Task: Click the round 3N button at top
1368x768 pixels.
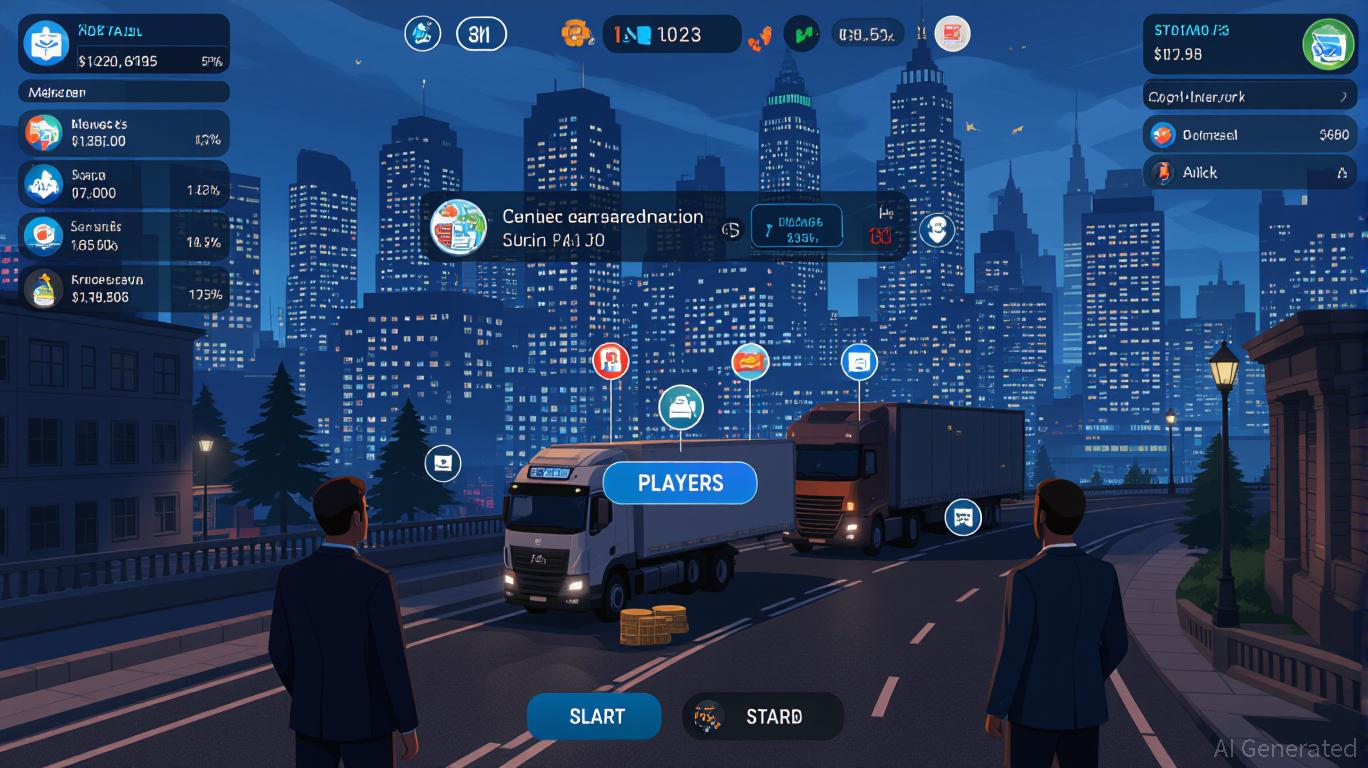Action: [x=481, y=34]
